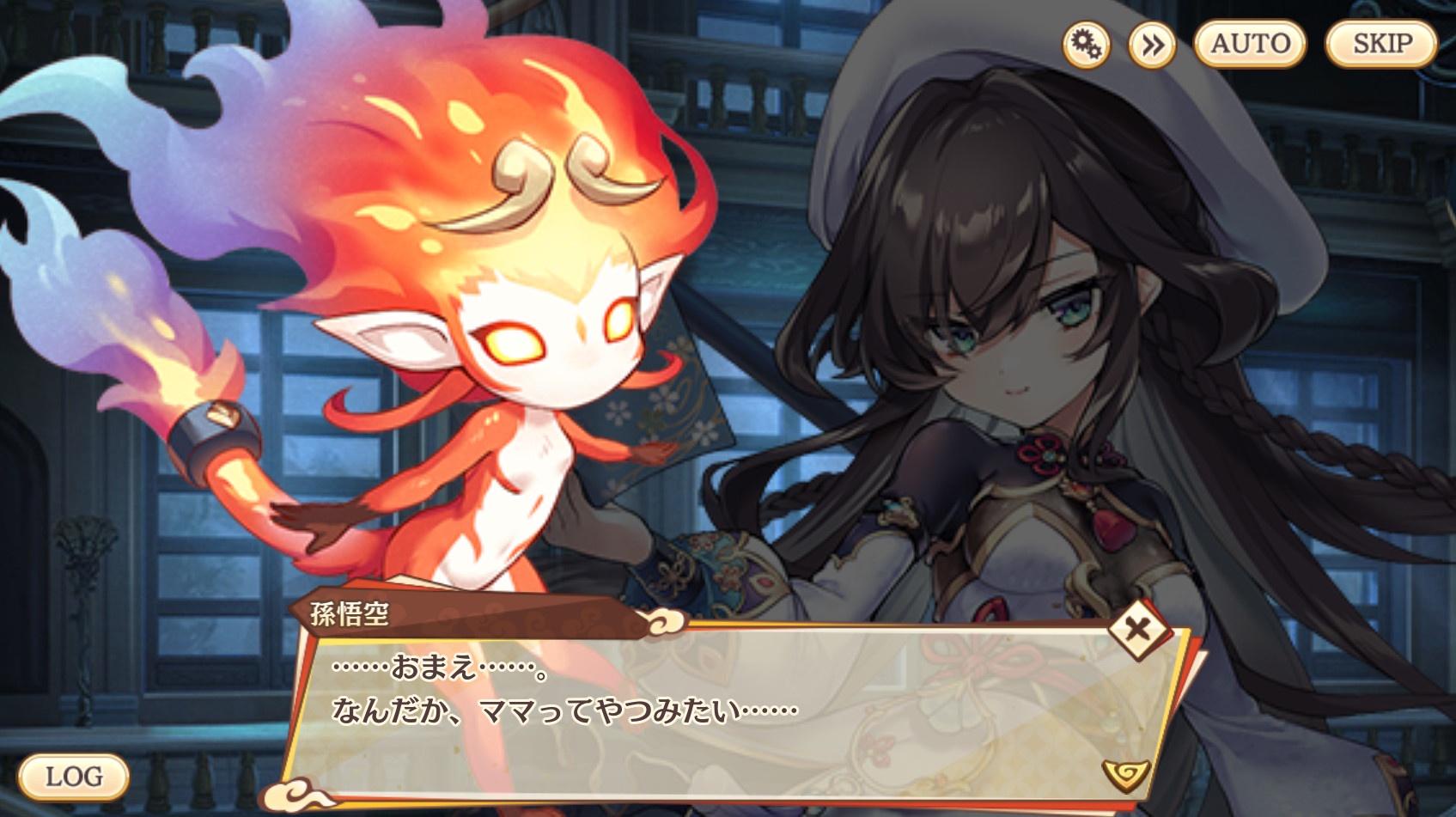
Task: Advance dialogue with the gold arrow
Action: [1124, 775]
